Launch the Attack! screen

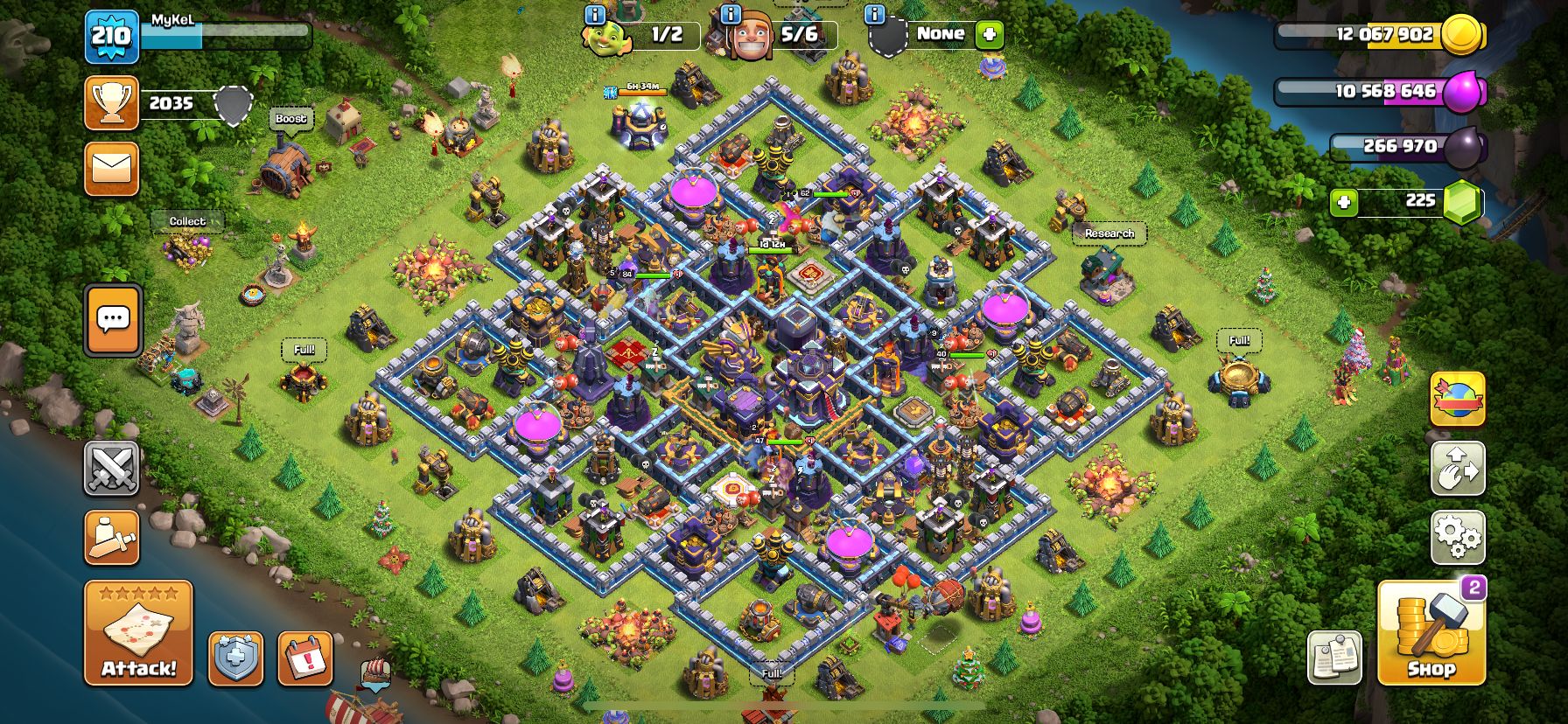point(137,632)
